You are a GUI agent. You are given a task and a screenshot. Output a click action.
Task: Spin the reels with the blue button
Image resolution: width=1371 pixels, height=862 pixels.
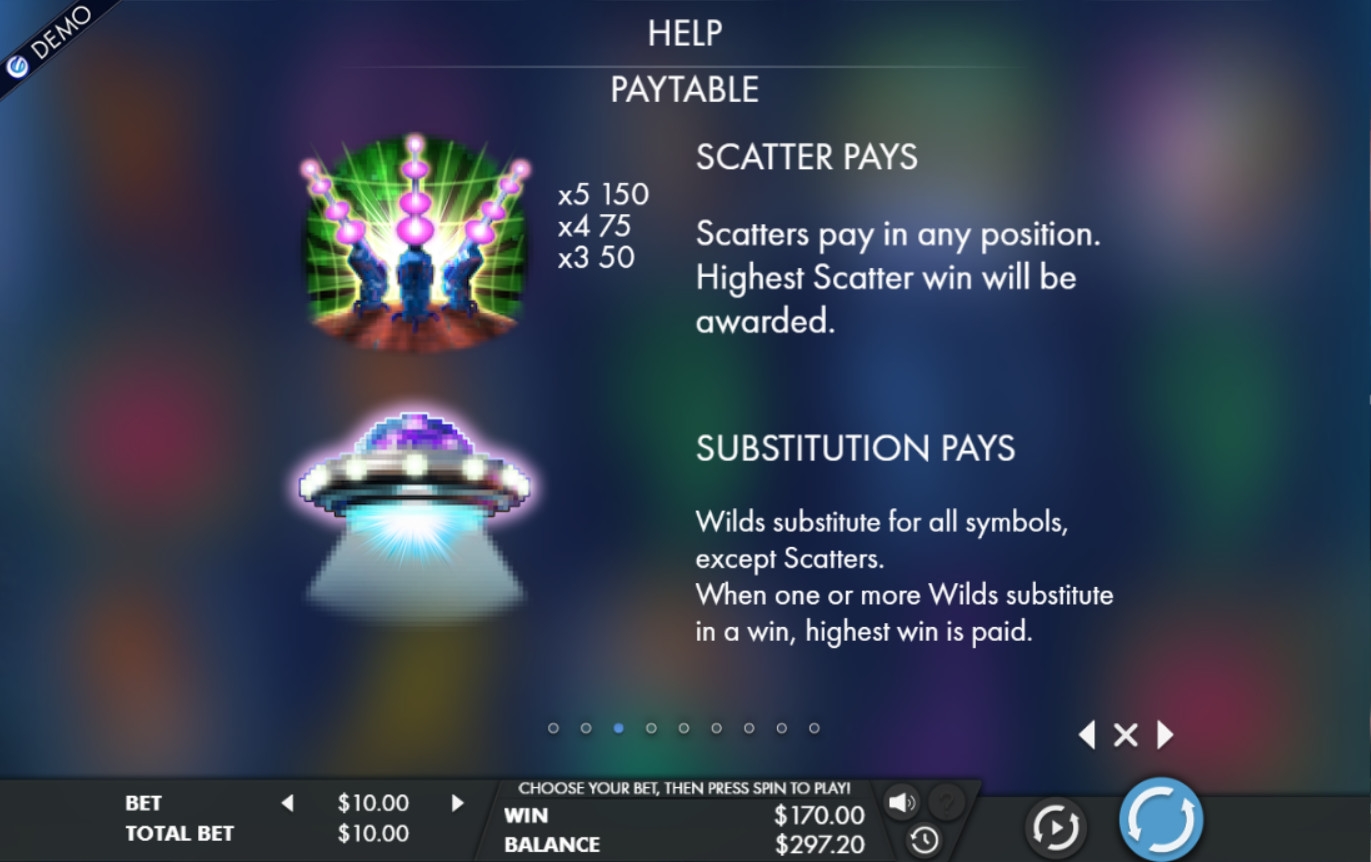point(1161,820)
